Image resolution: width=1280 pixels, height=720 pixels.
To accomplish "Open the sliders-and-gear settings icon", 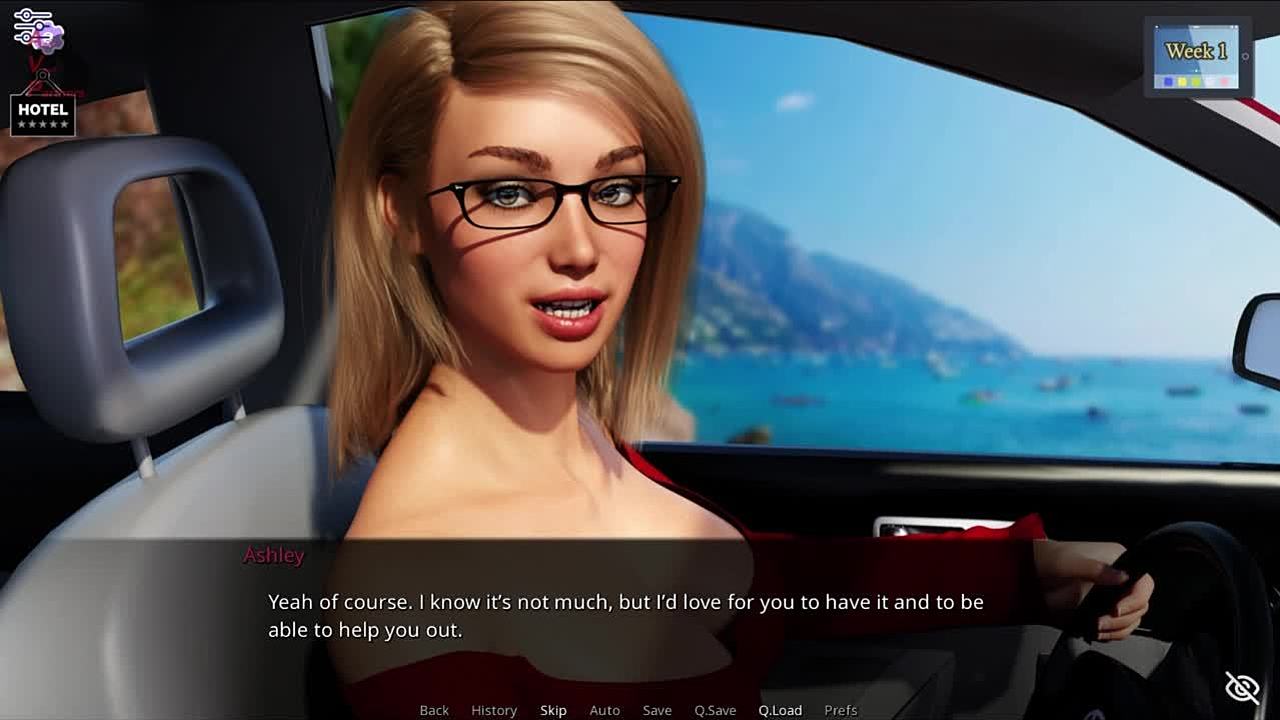I will click(x=38, y=30).
